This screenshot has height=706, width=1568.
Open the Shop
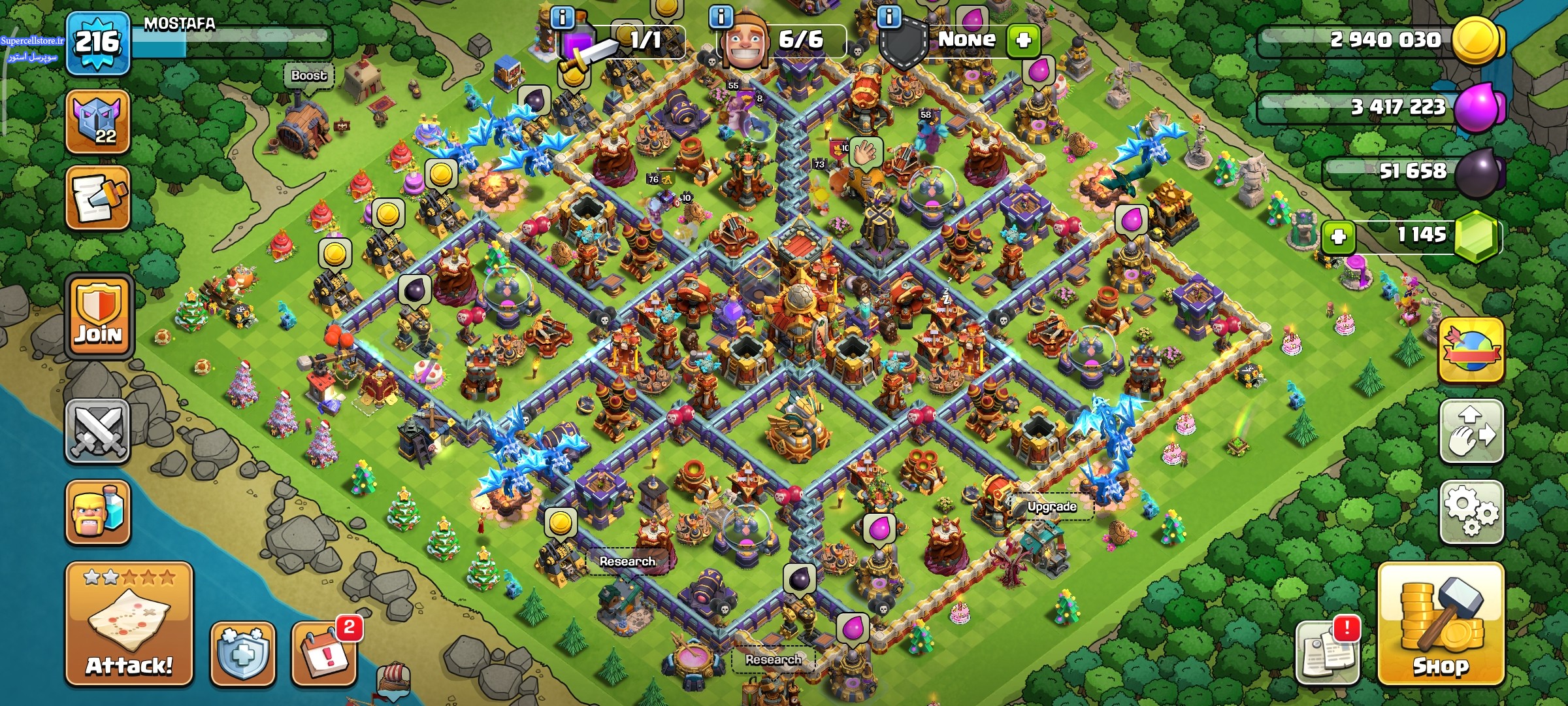click(1441, 623)
